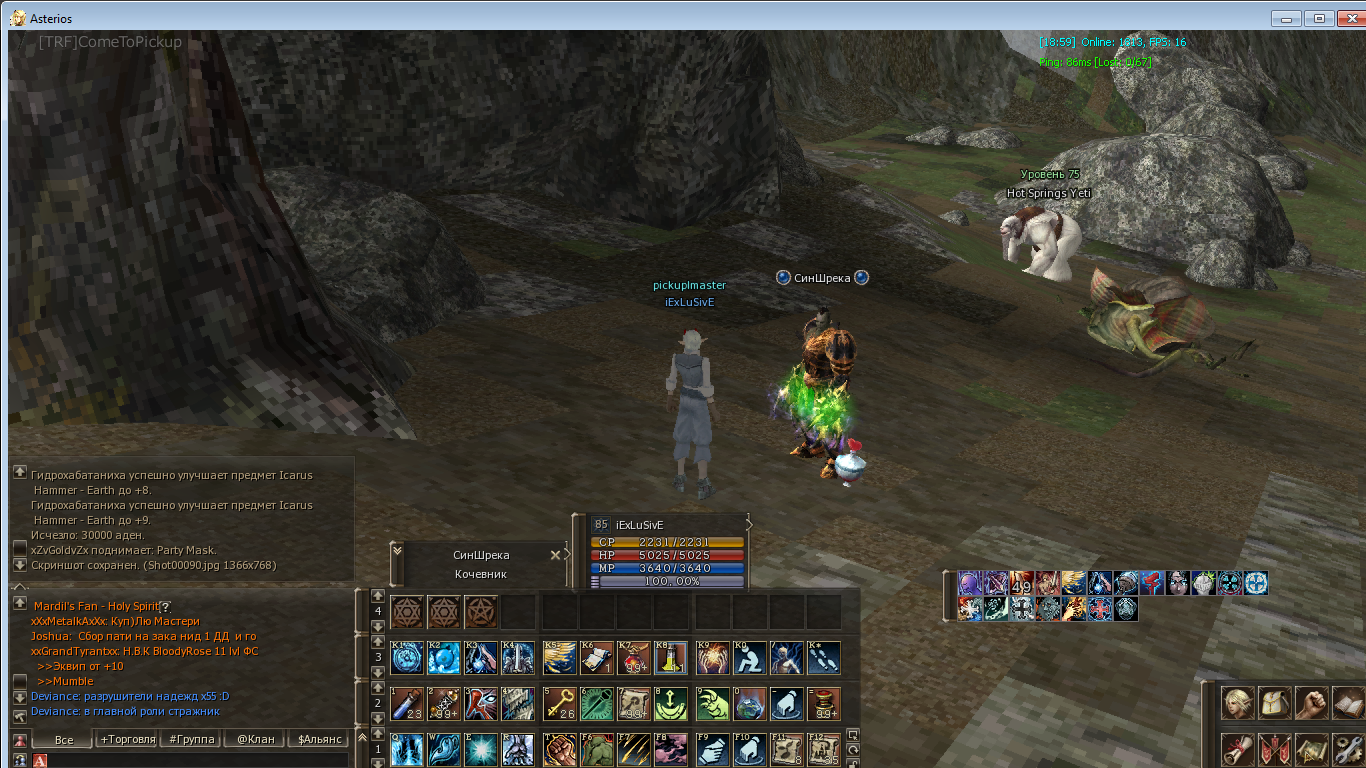Activate the clenched fist skill on T
Screen dimensions: 1366x768
[x=559, y=749]
